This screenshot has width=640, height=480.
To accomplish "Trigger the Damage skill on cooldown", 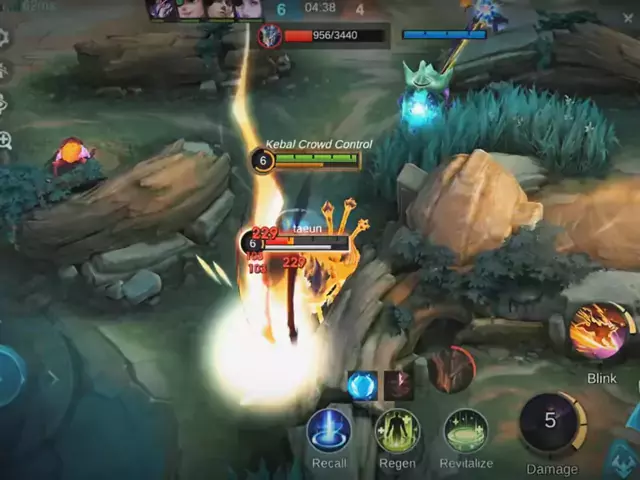I will [x=551, y=423].
